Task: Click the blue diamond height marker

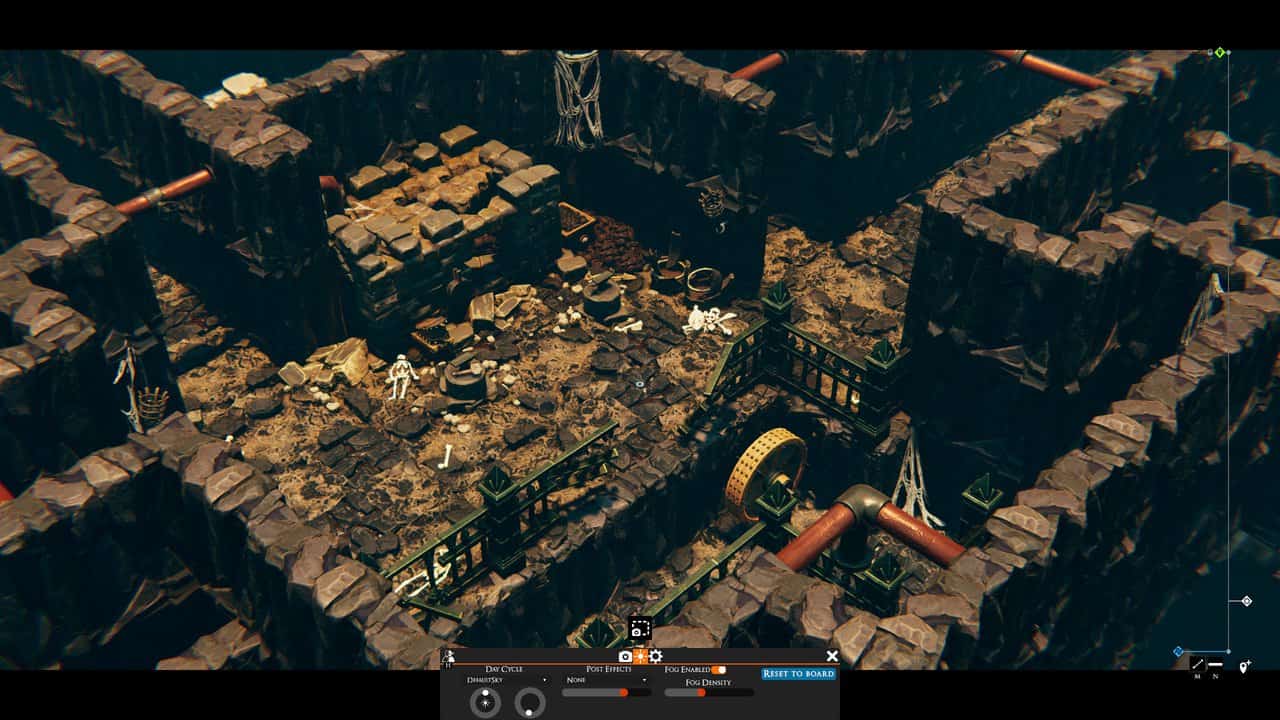Action: (1178, 651)
